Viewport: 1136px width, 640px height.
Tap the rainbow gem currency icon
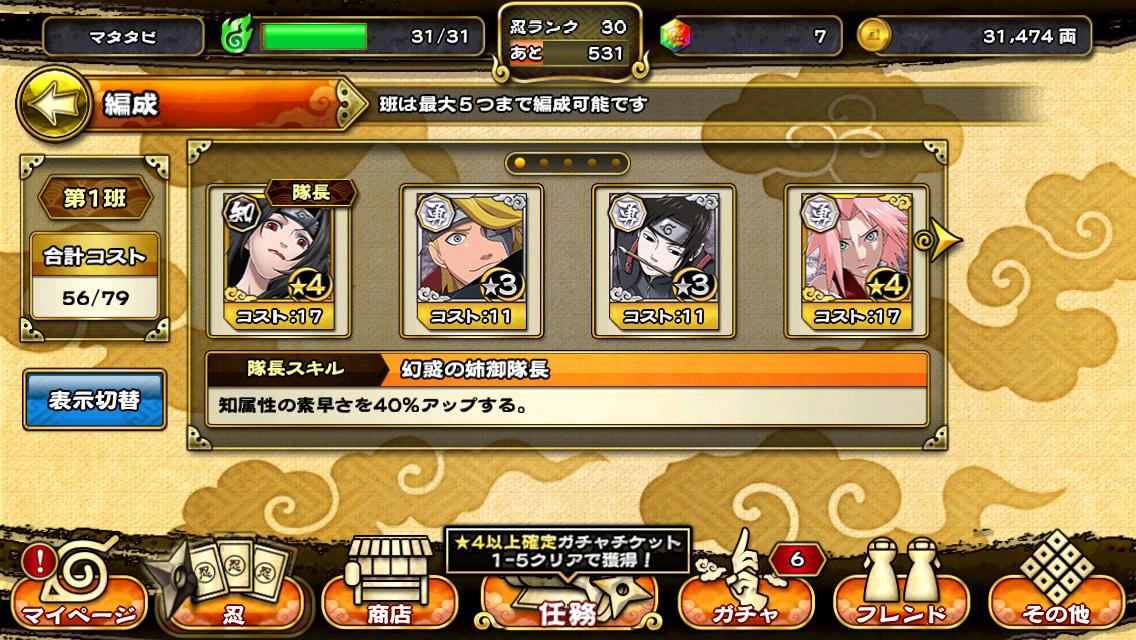pos(675,37)
